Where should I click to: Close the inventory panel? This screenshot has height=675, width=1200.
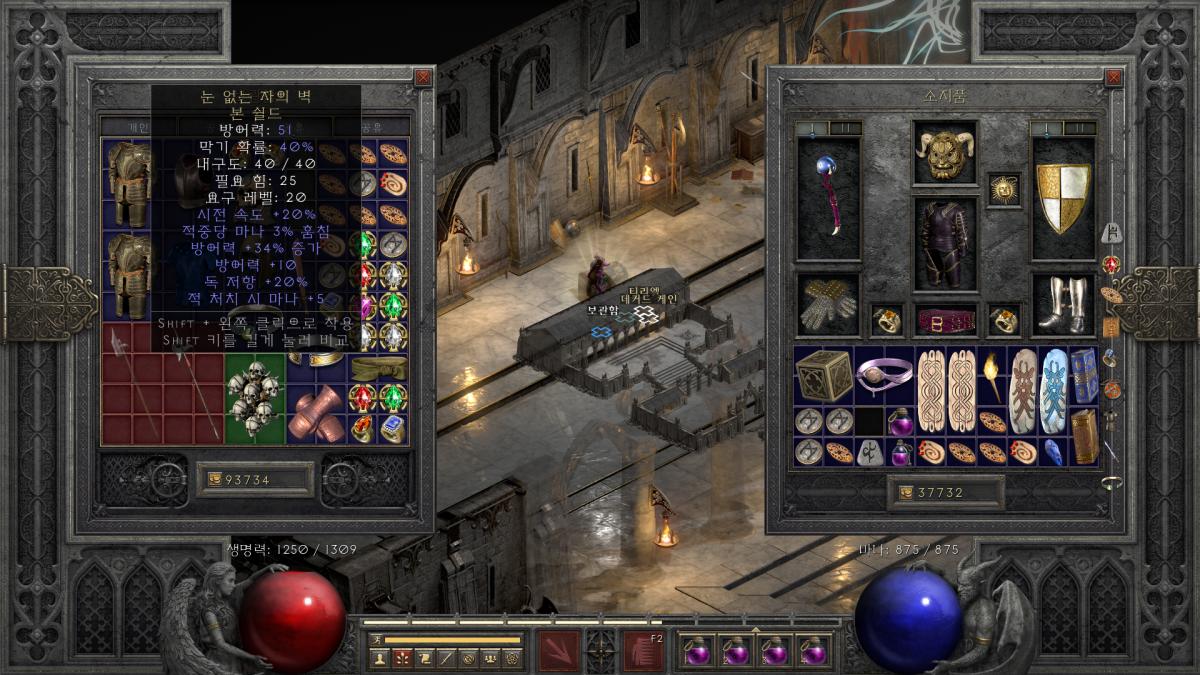[x=1112, y=77]
